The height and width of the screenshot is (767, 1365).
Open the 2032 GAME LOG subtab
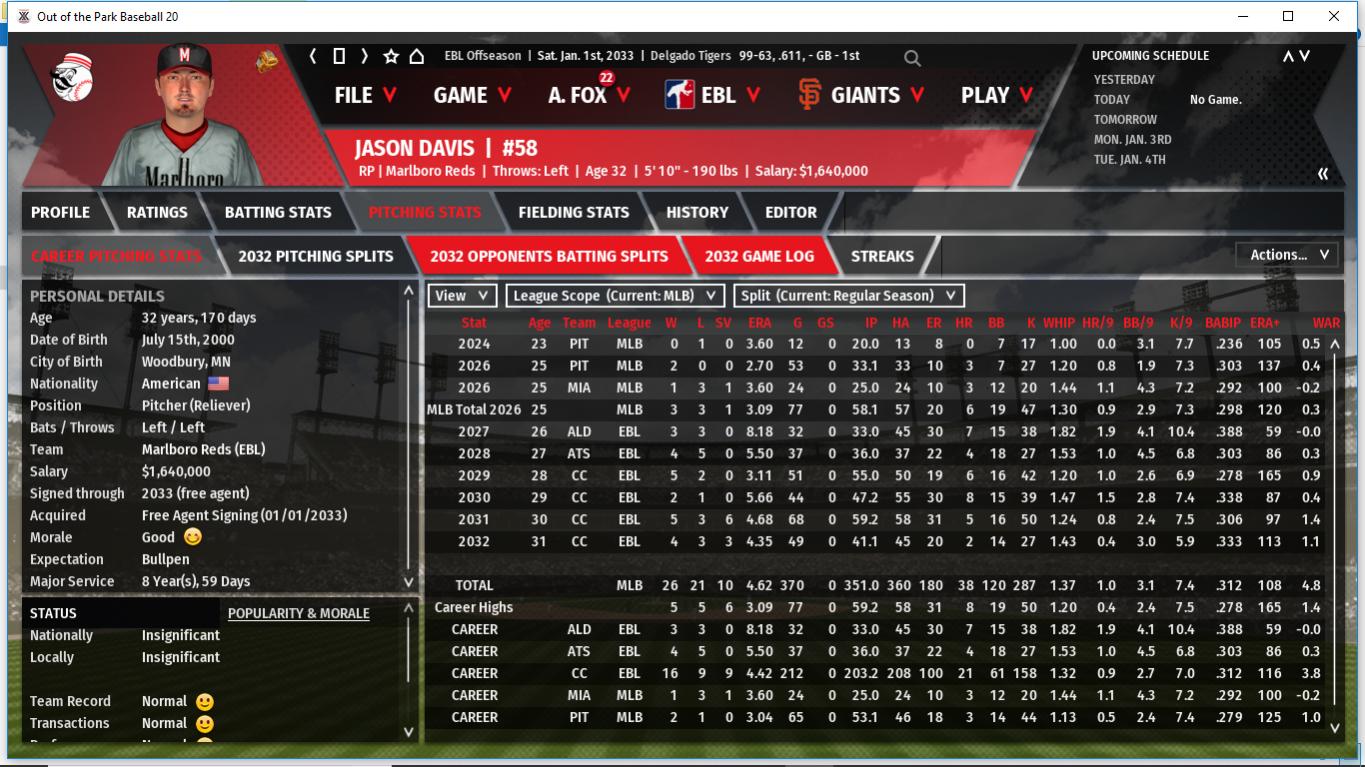[759, 256]
